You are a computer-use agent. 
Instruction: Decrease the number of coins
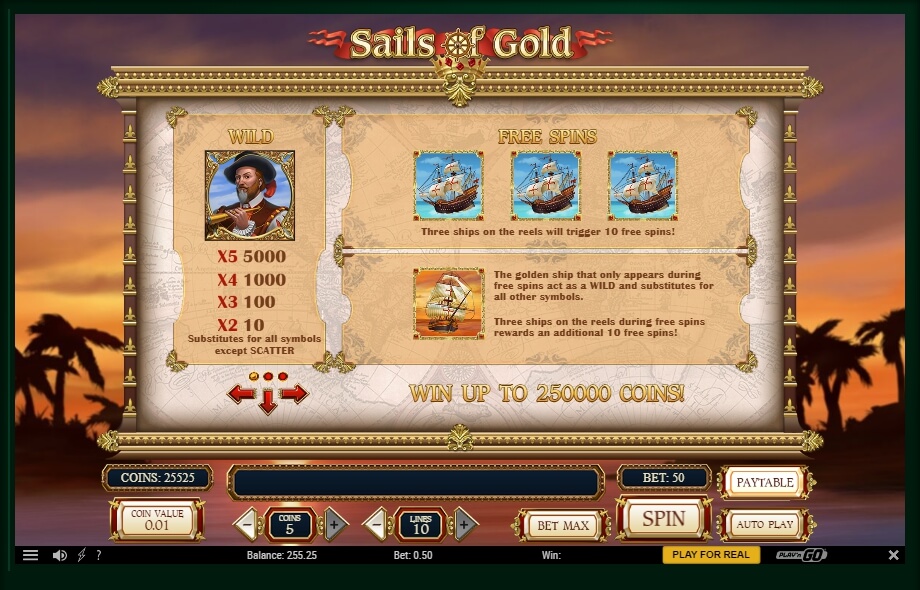[x=248, y=523]
